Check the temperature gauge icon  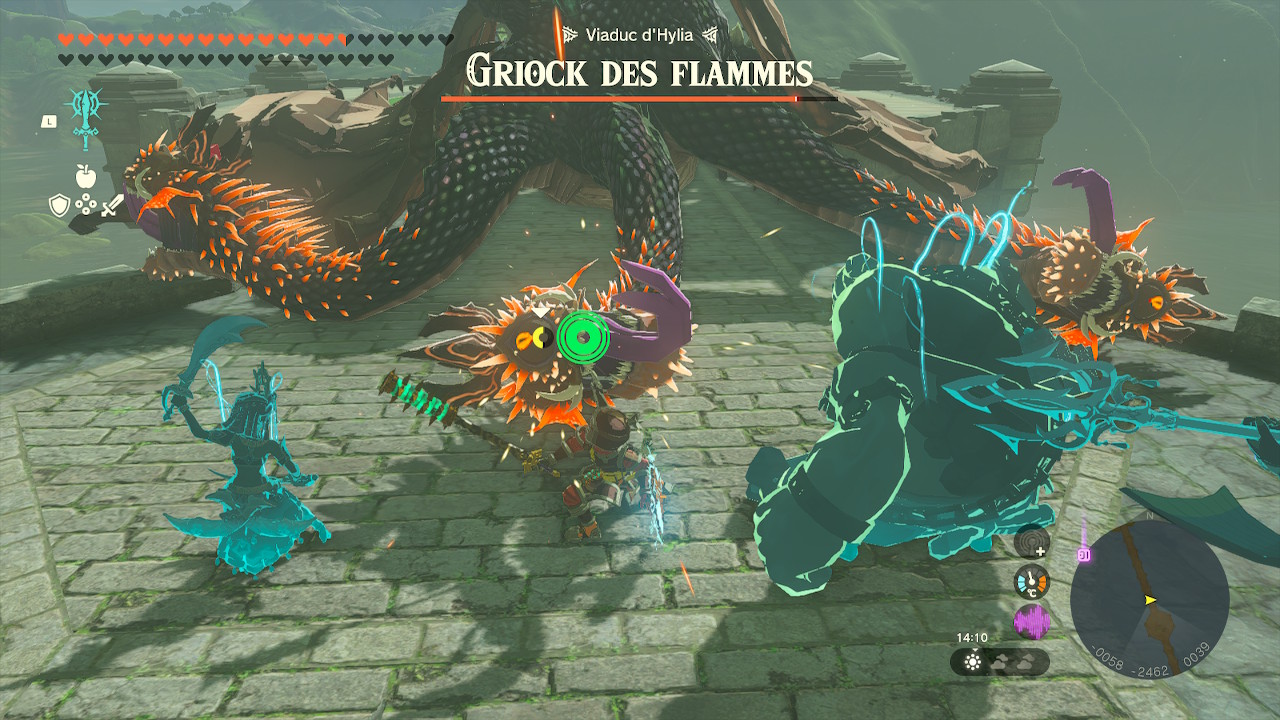(x=1031, y=581)
